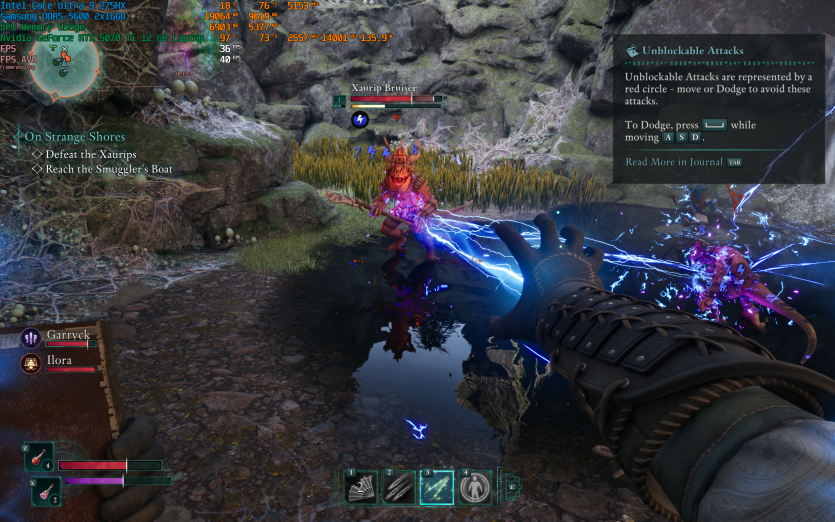This screenshot has height=522, width=835.
Task: Use the purple essence potion slot
Action: (46, 490)
